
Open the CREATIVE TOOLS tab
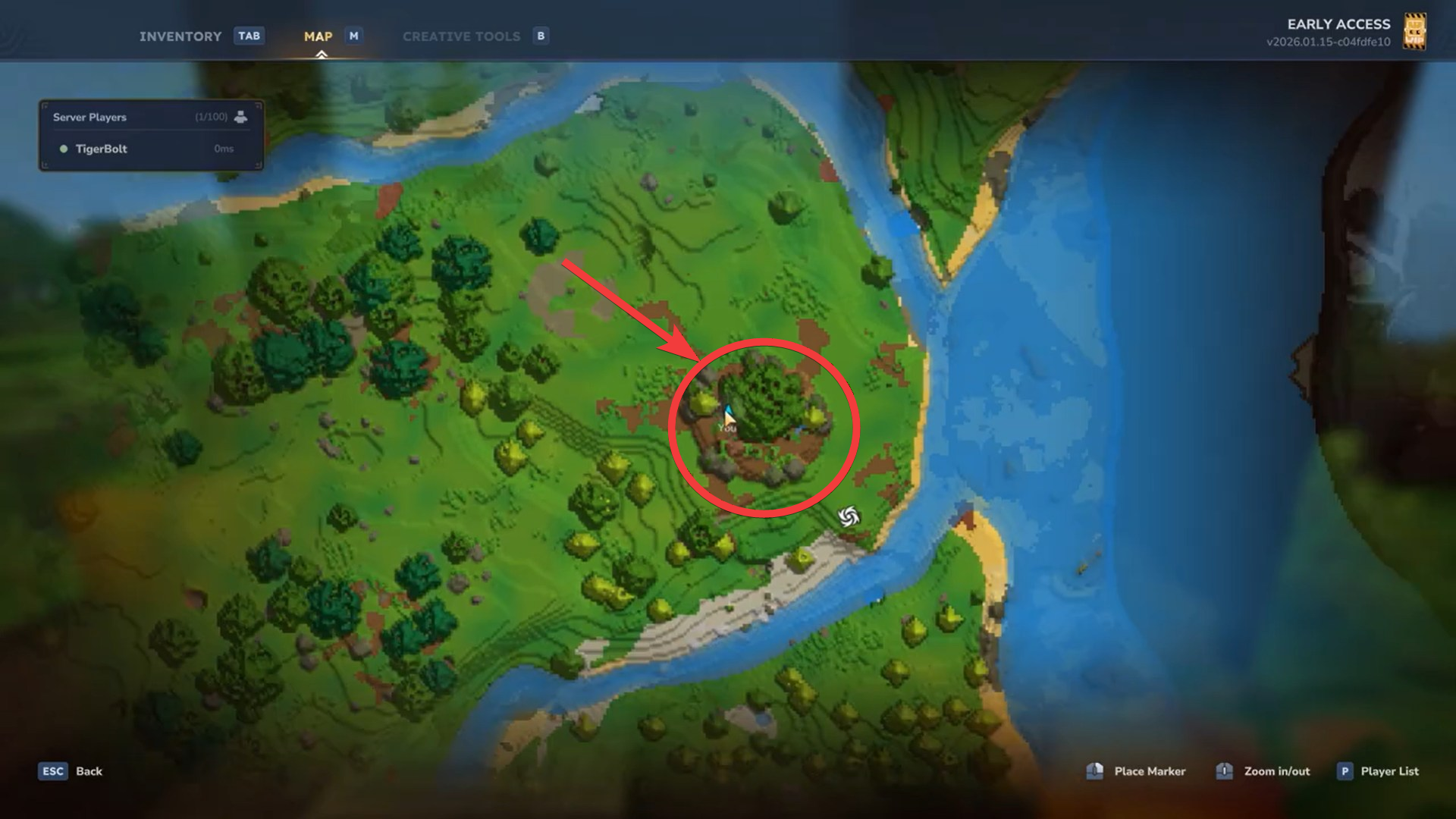462,36
